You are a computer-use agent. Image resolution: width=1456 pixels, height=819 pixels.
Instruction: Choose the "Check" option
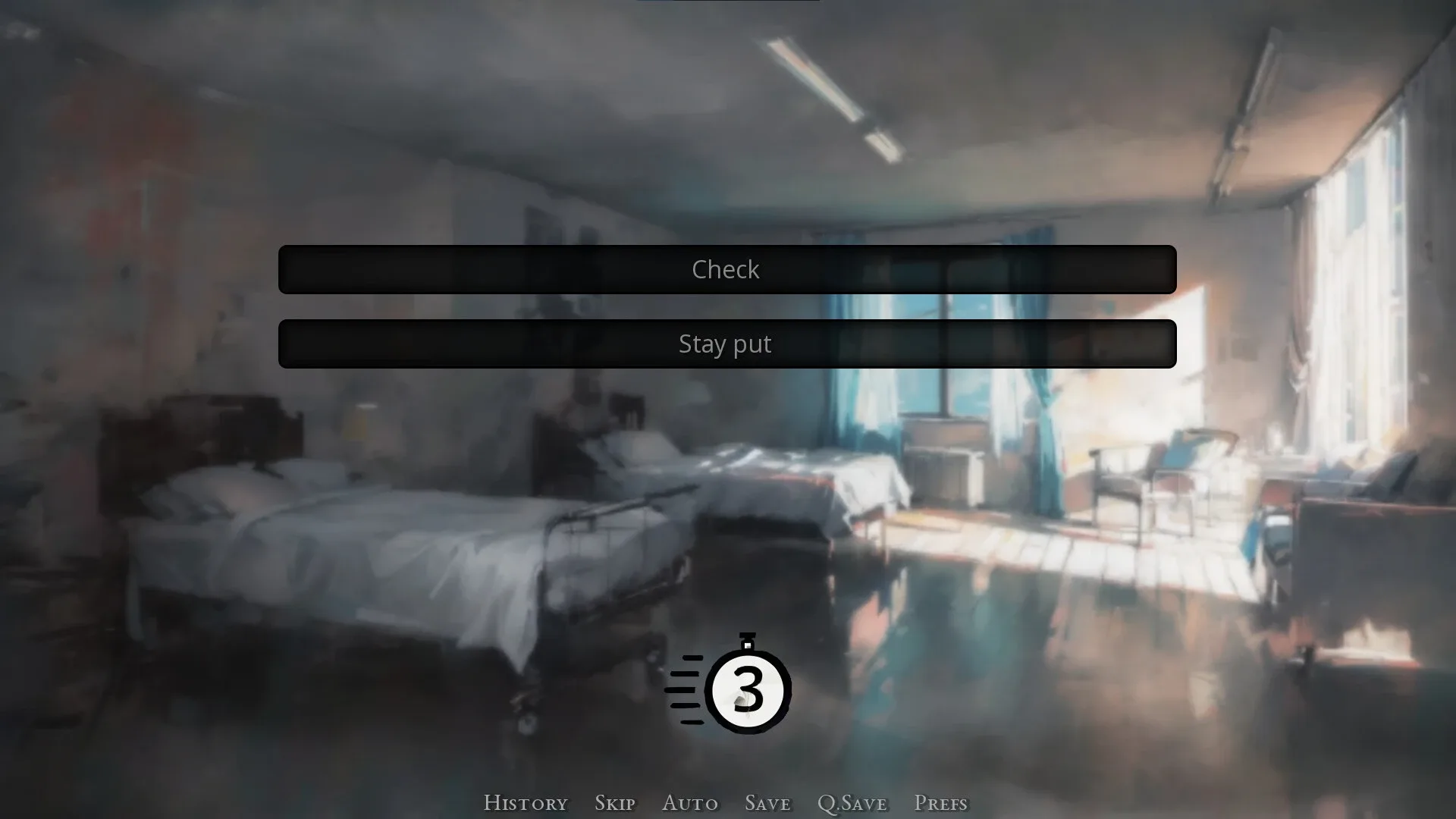[x=726, y=269]
